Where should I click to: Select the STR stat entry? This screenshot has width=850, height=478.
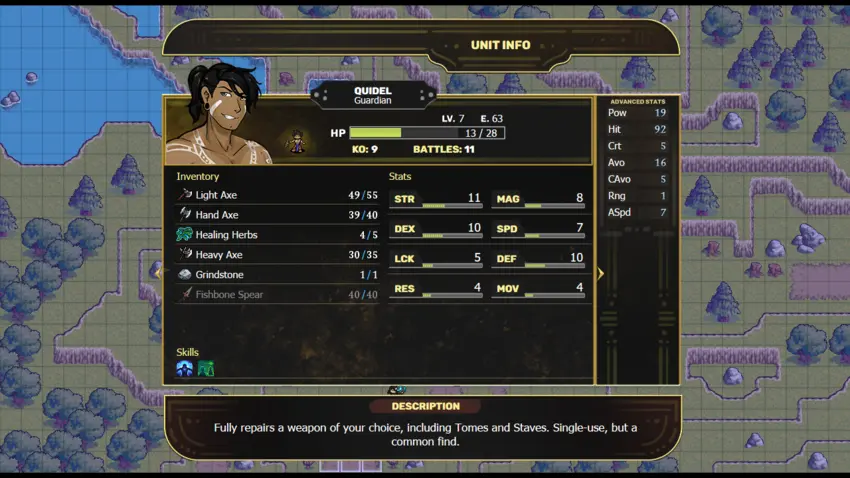(x=436, y=200)
